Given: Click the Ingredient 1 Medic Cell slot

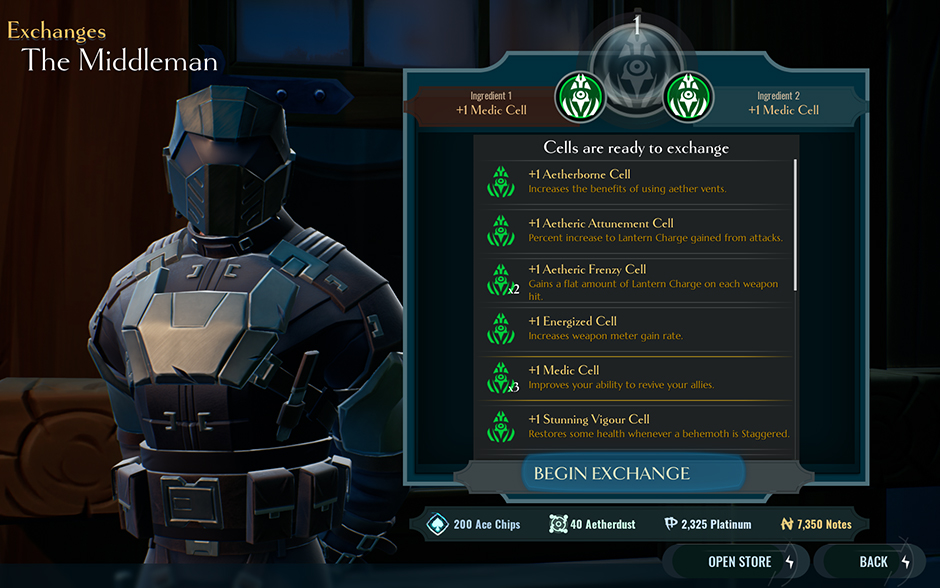Looking at the screenshot, I should [580, 97].
